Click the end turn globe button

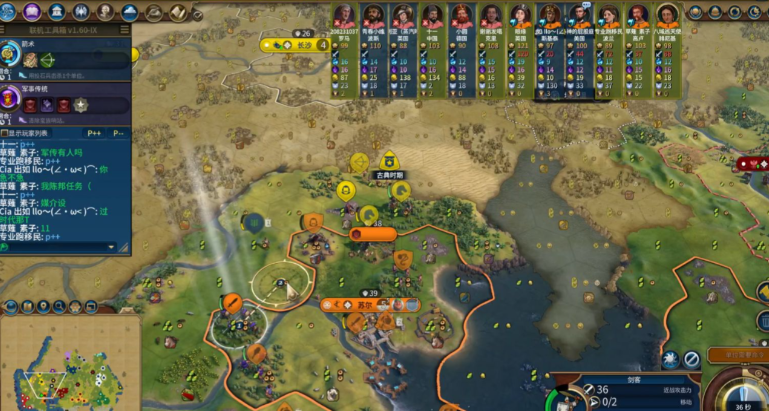742,388
